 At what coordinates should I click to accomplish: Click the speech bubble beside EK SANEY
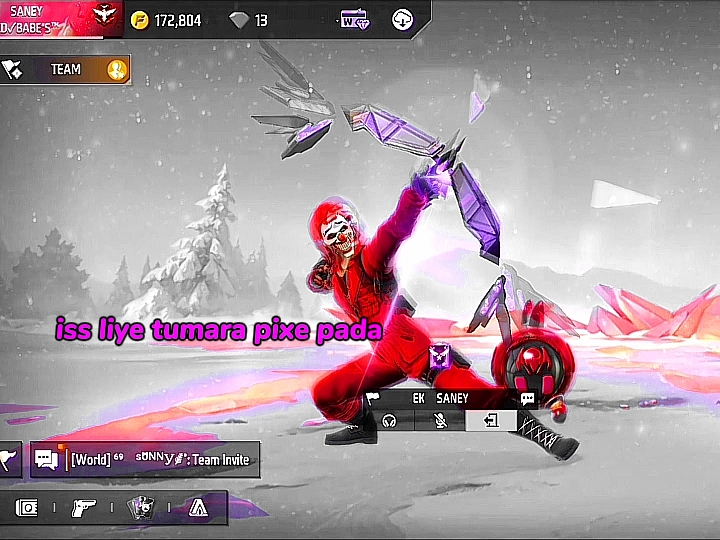tap(528, 399)
